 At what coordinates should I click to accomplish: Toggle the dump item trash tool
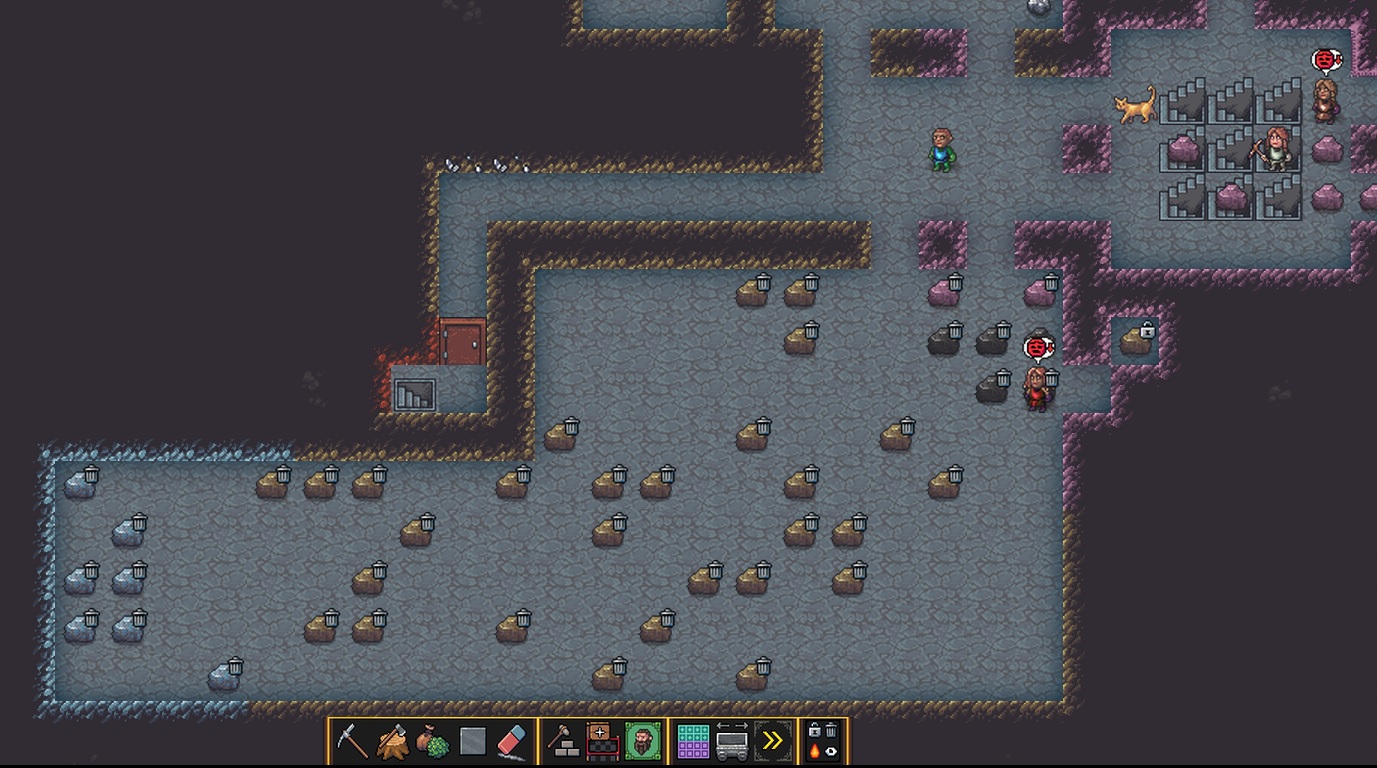coord(831,730)
